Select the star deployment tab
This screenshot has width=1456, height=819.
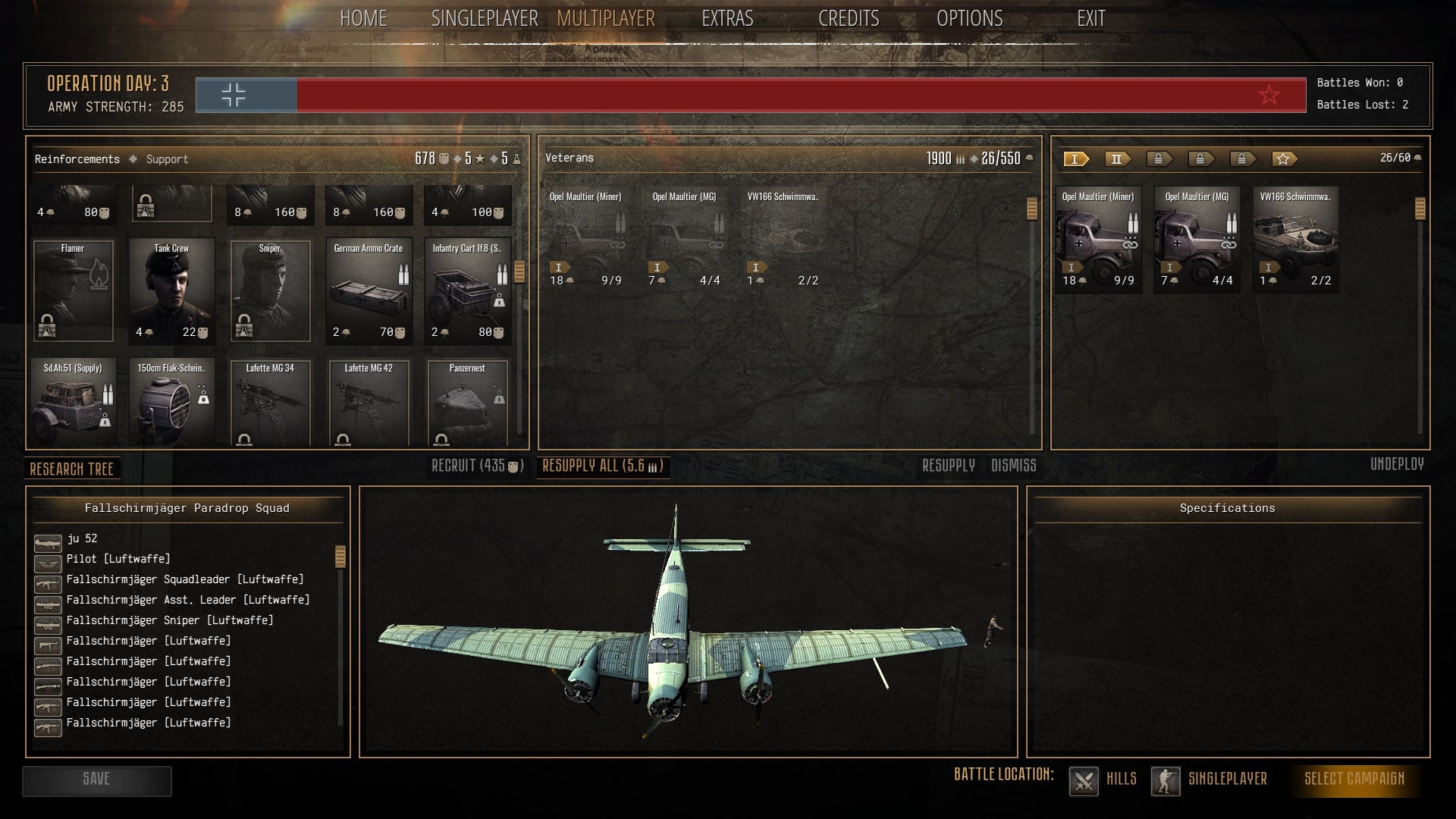[1283, 159]
